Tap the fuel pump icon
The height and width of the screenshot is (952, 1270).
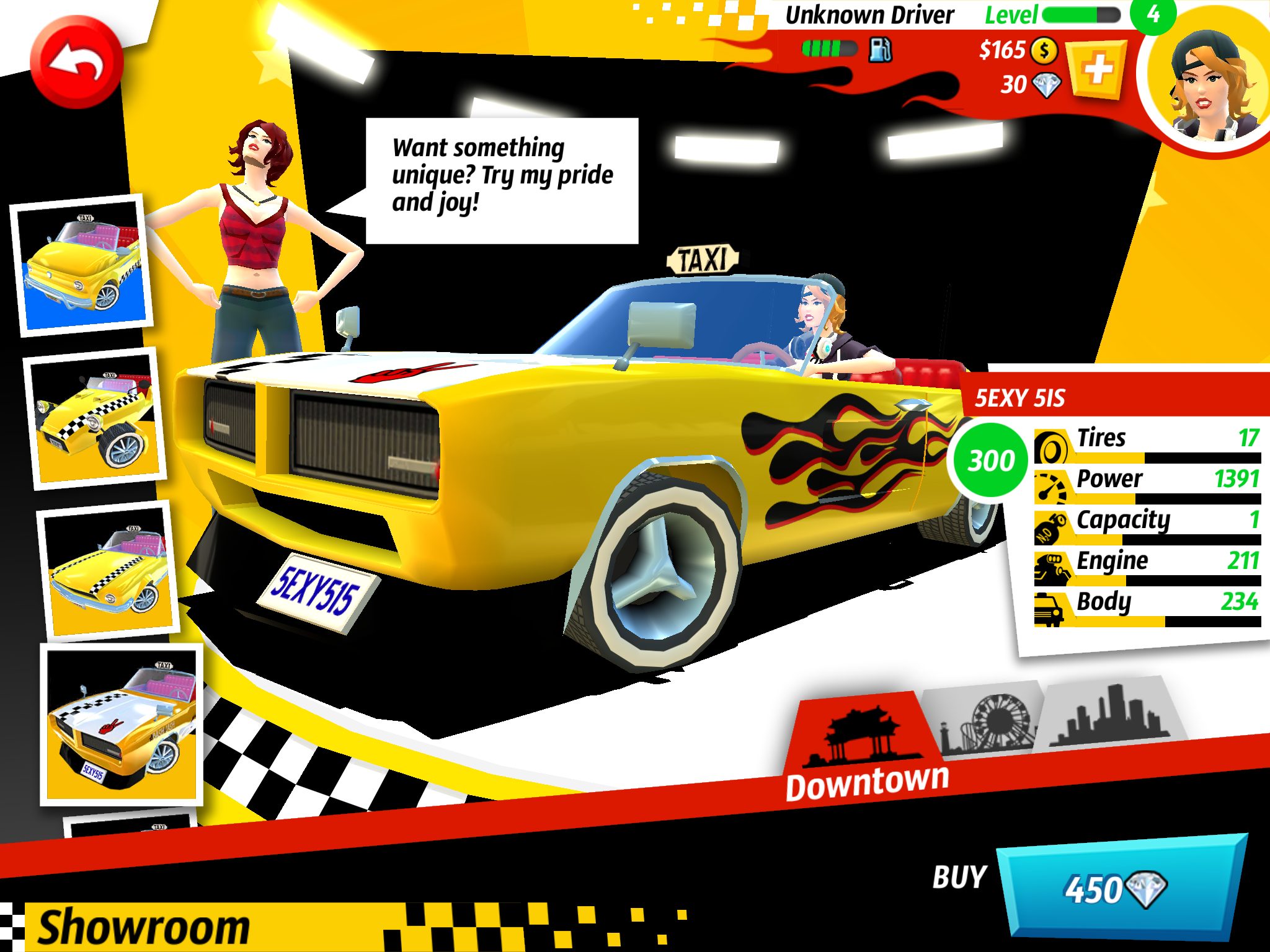tap(880, 50)
